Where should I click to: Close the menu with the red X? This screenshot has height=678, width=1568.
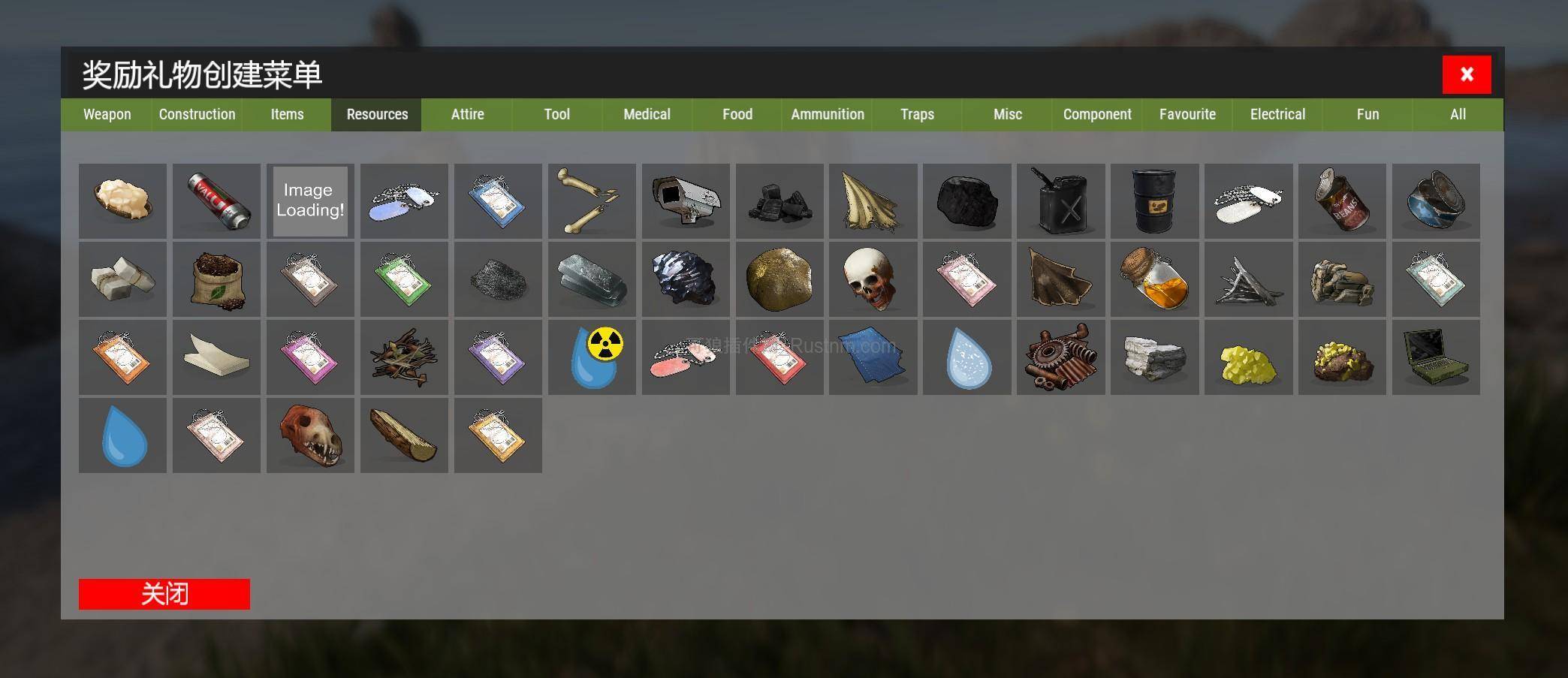[1466, 74]
